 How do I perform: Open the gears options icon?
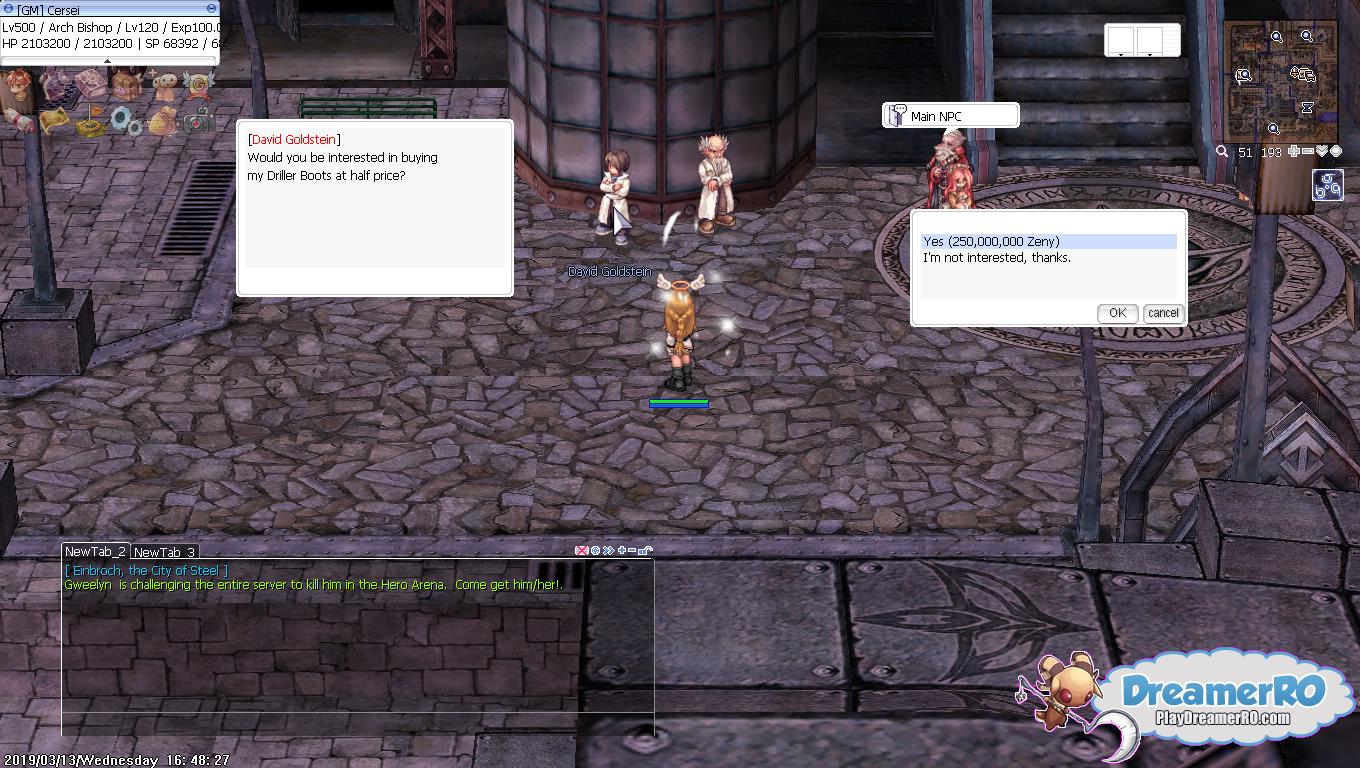click(x=126, y=120)
